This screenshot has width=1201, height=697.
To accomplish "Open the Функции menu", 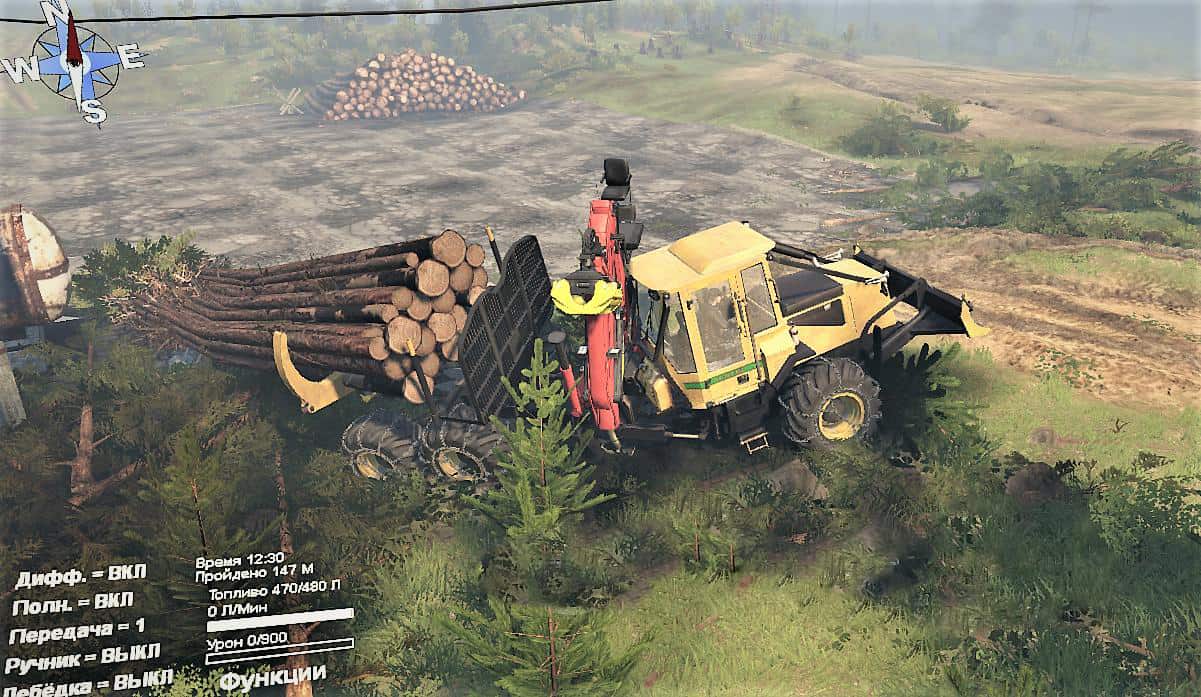I will click(272, 678).
